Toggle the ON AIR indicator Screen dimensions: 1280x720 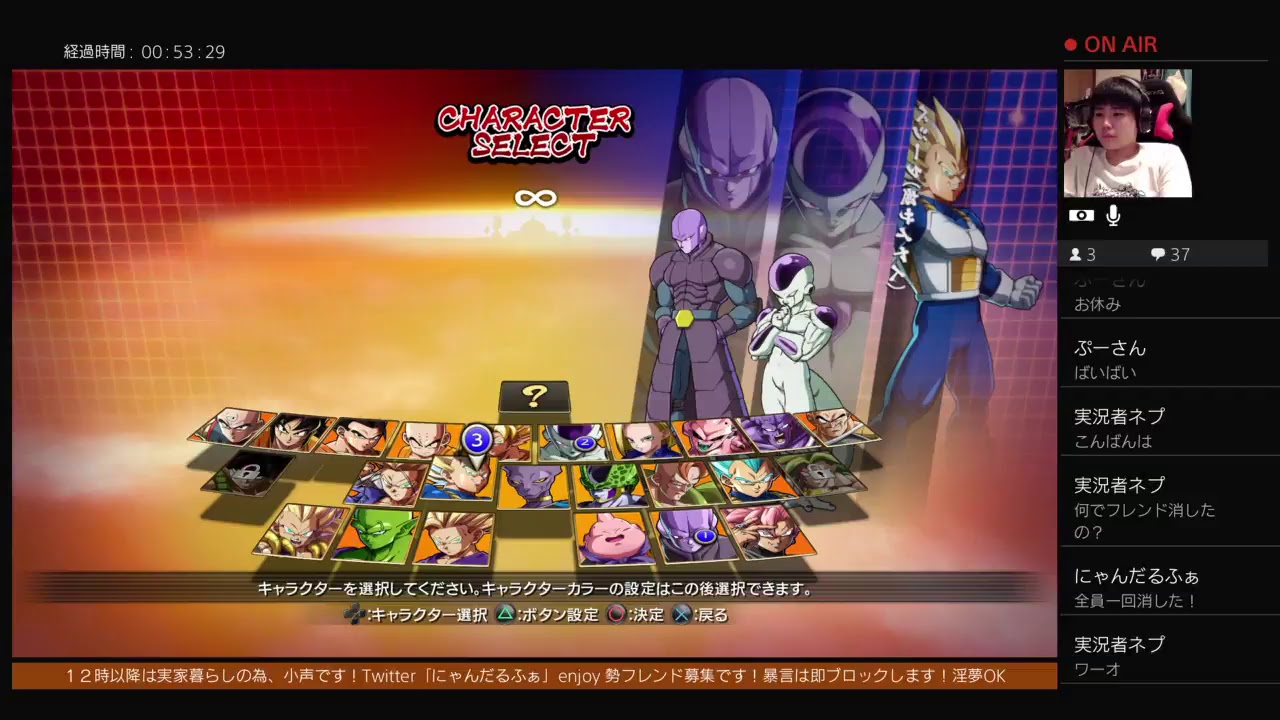point(1113,44)
